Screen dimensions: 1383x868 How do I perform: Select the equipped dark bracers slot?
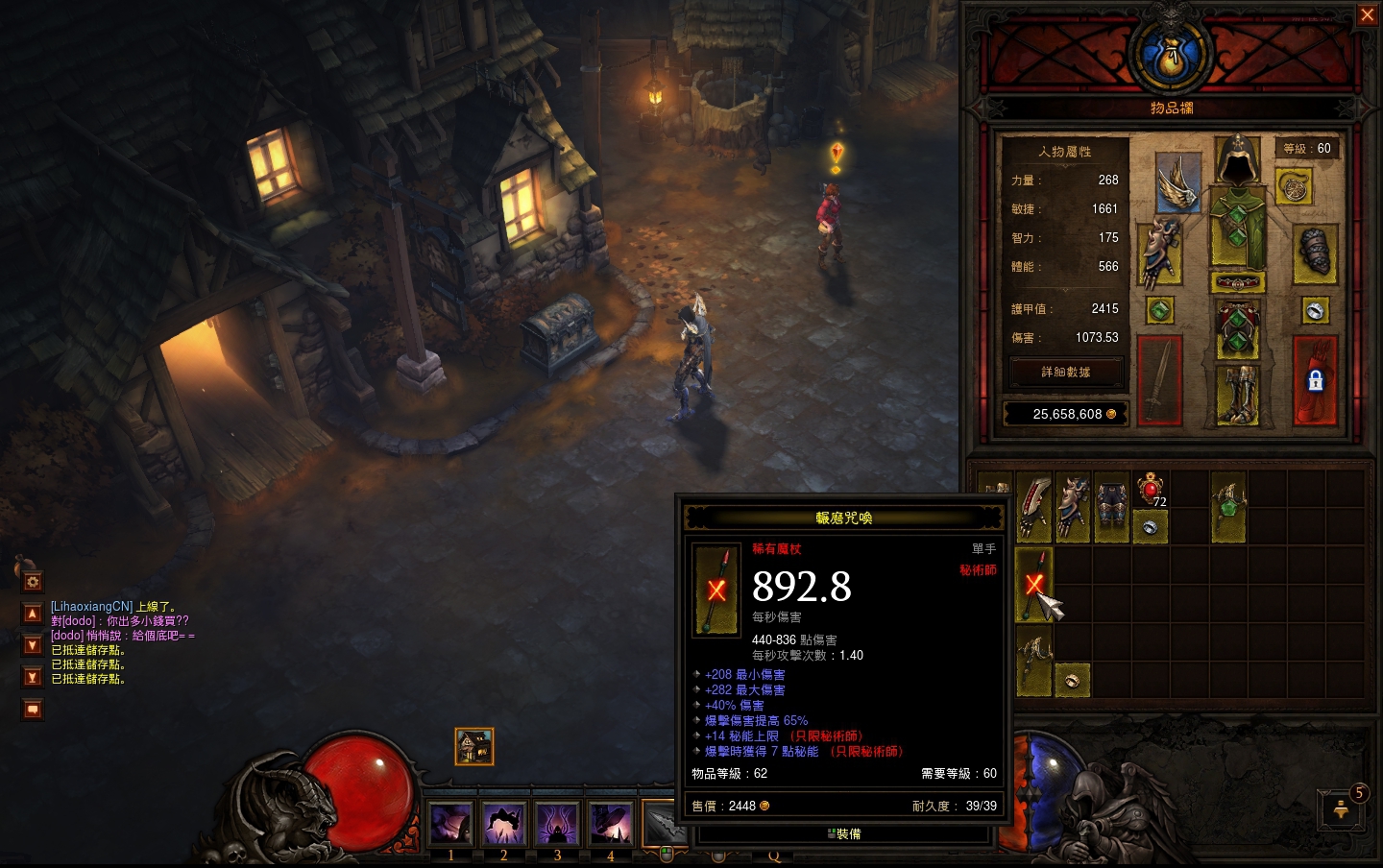[1315, 253]
